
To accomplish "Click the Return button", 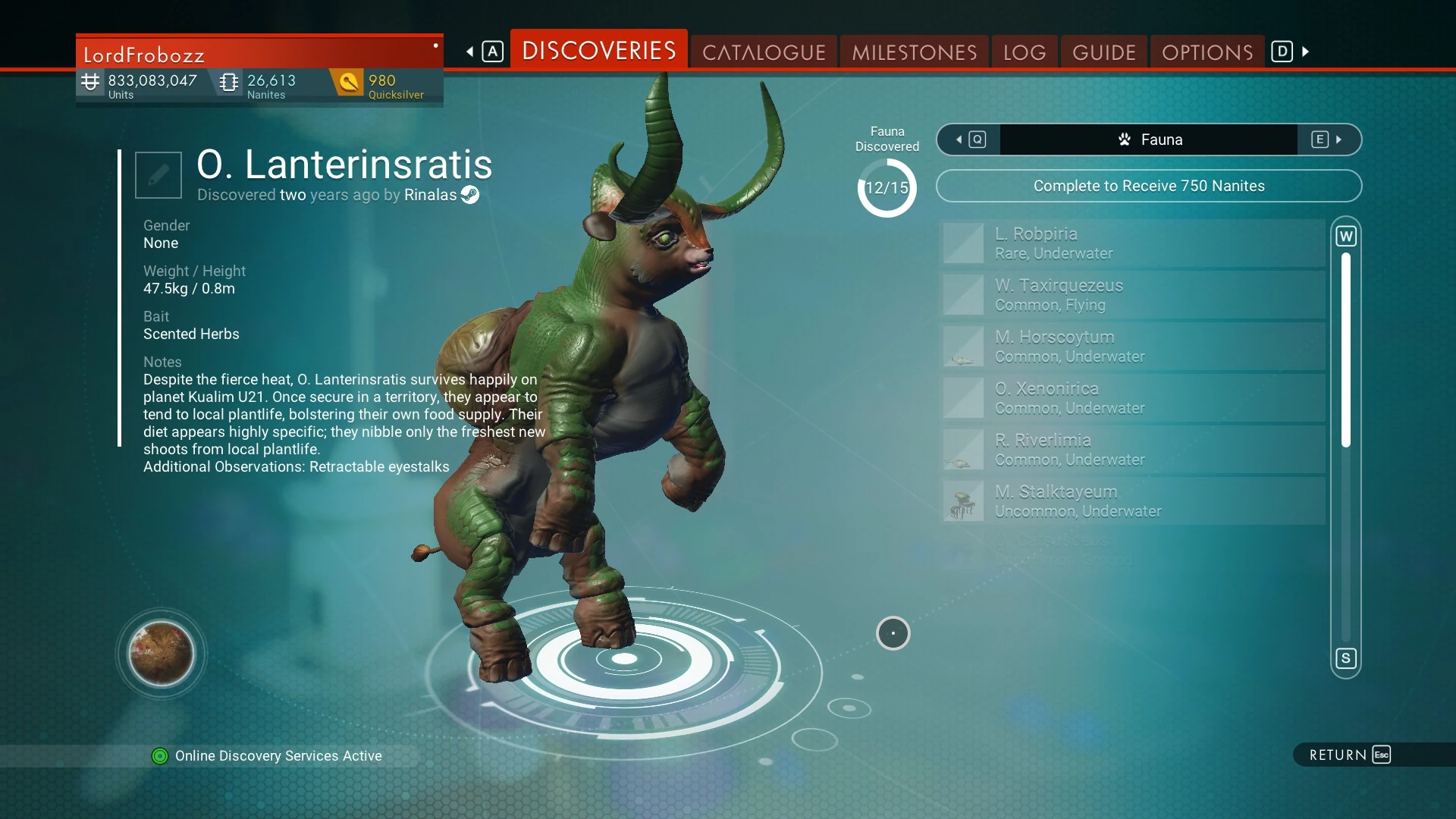I will click(1349, 755).
